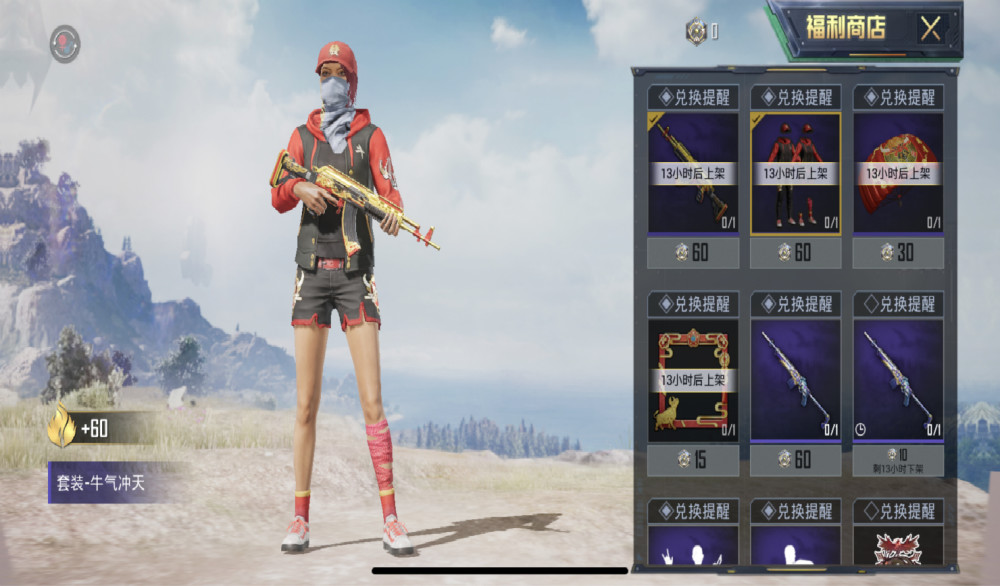Click the silver coin currency icon at top
The image size is (1000, 586).
click(x=696, y=32)
